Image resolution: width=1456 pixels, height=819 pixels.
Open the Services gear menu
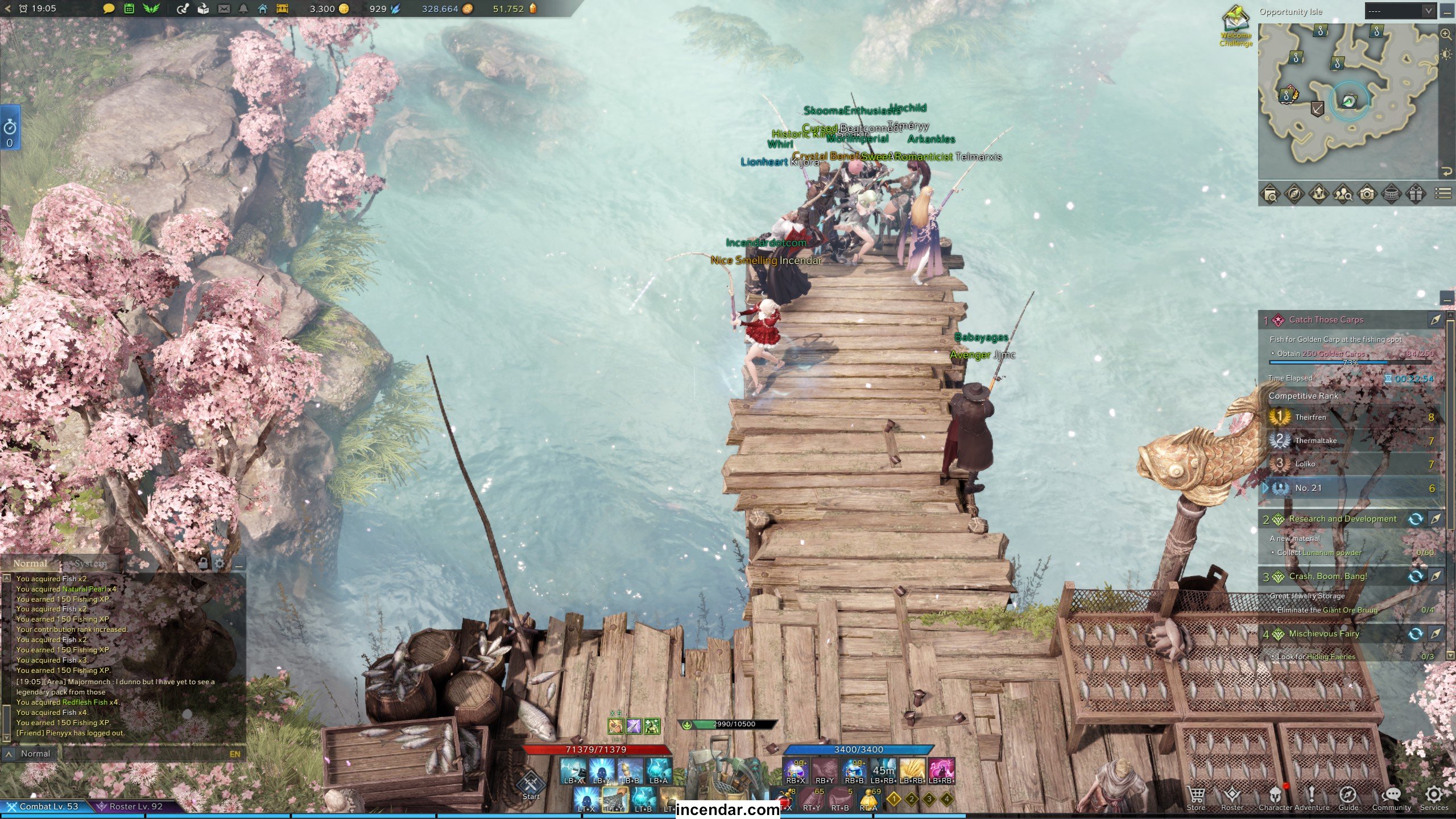tap(1434, 796)
